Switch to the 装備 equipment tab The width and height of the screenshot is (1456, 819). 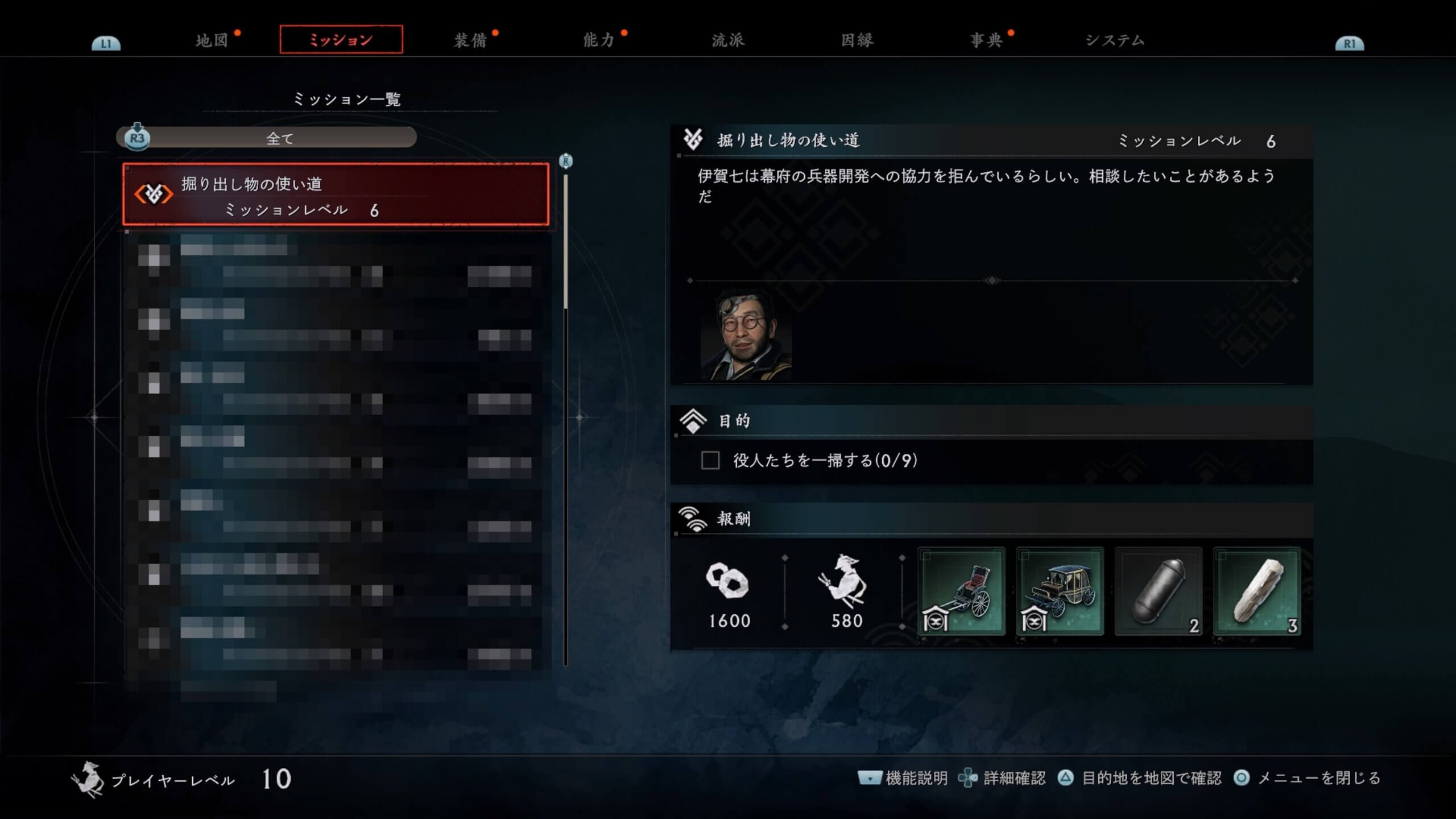470,40
